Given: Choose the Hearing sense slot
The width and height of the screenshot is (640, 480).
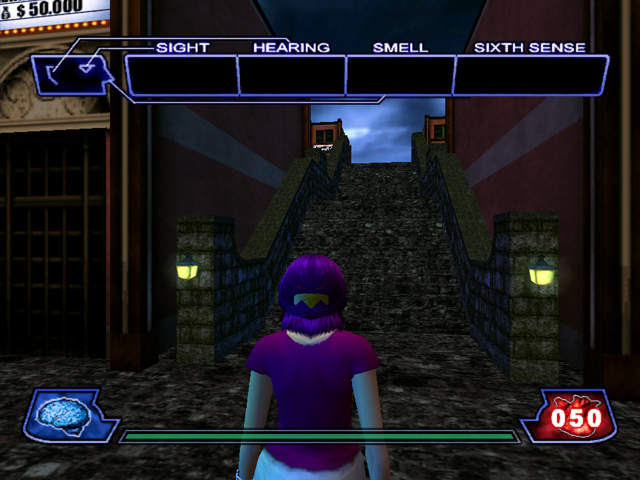Looking at the screenshot, I should tap(291, 76).
